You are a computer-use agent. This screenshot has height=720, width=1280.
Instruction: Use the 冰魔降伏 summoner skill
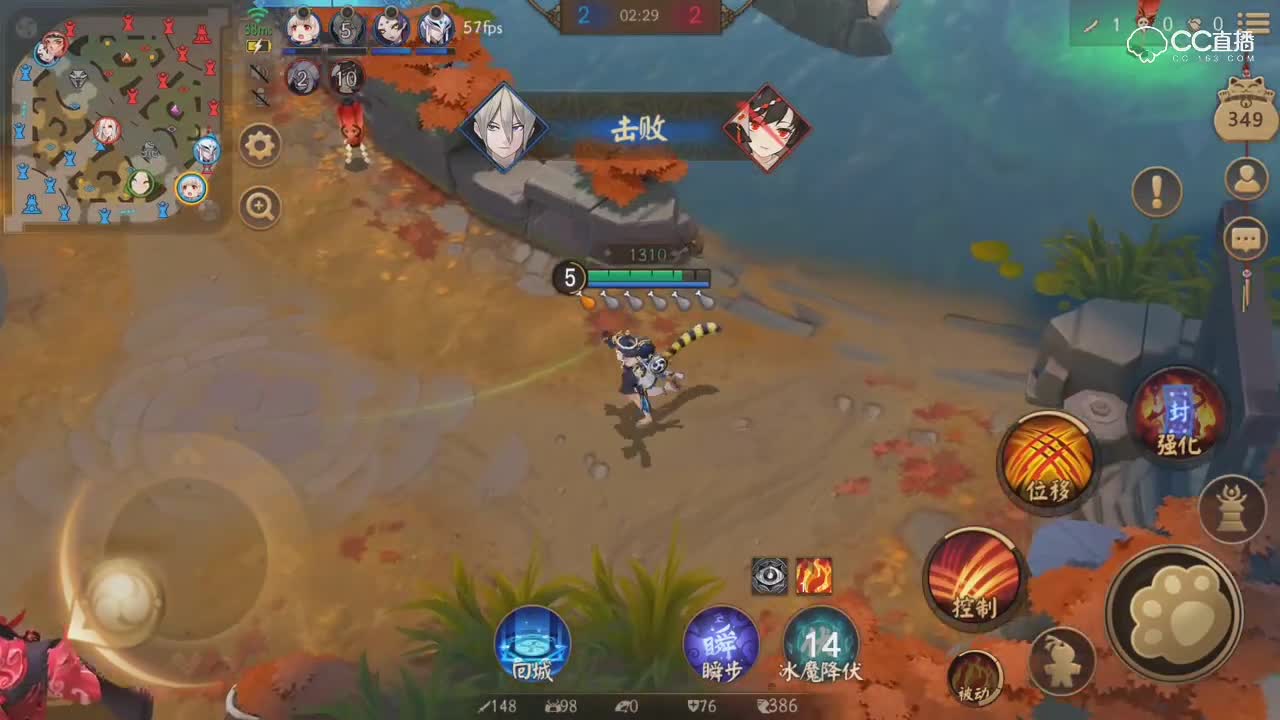click(822, 647)
